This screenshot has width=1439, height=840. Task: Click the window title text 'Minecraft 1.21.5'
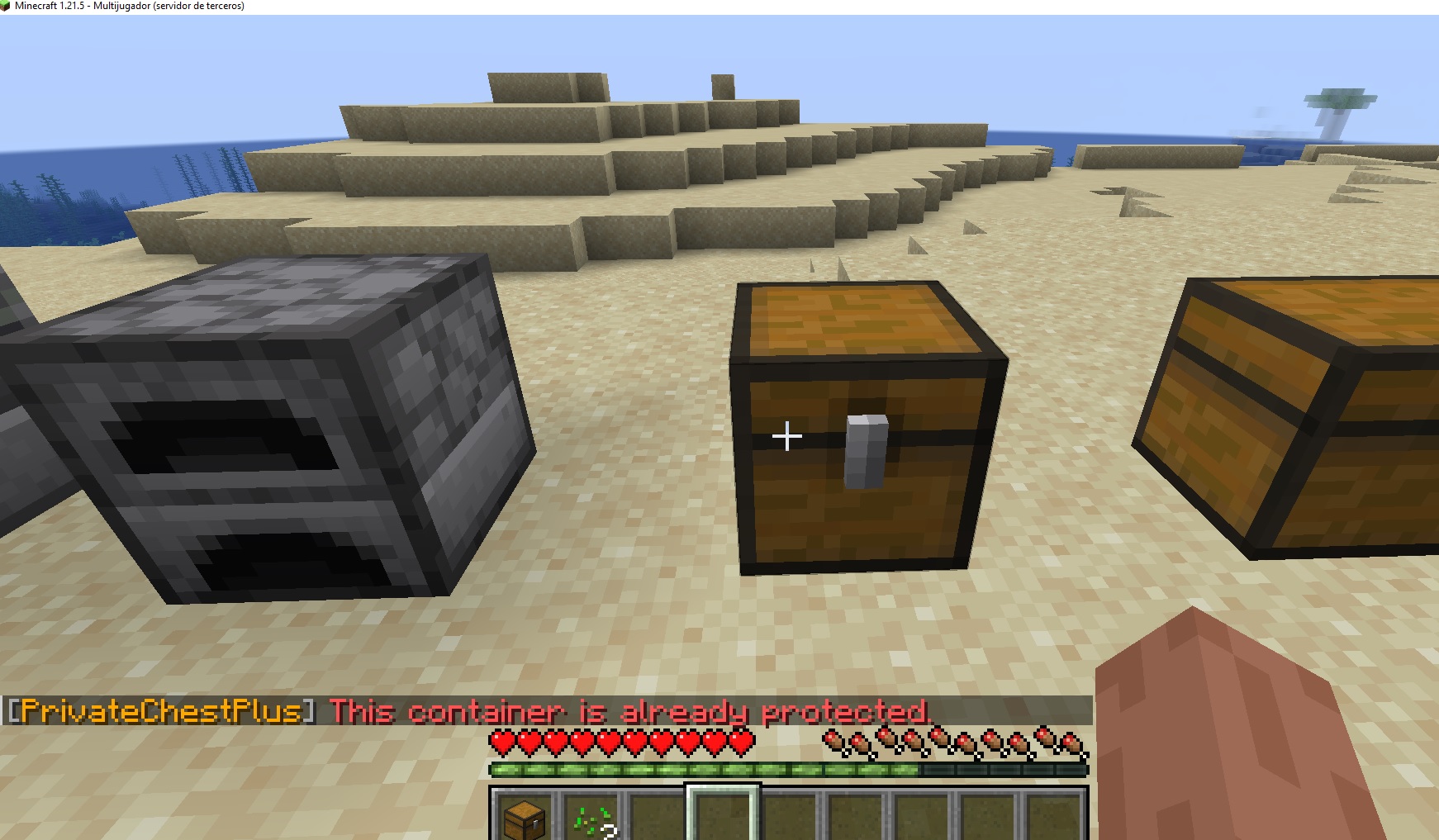[x=50, y=6]
